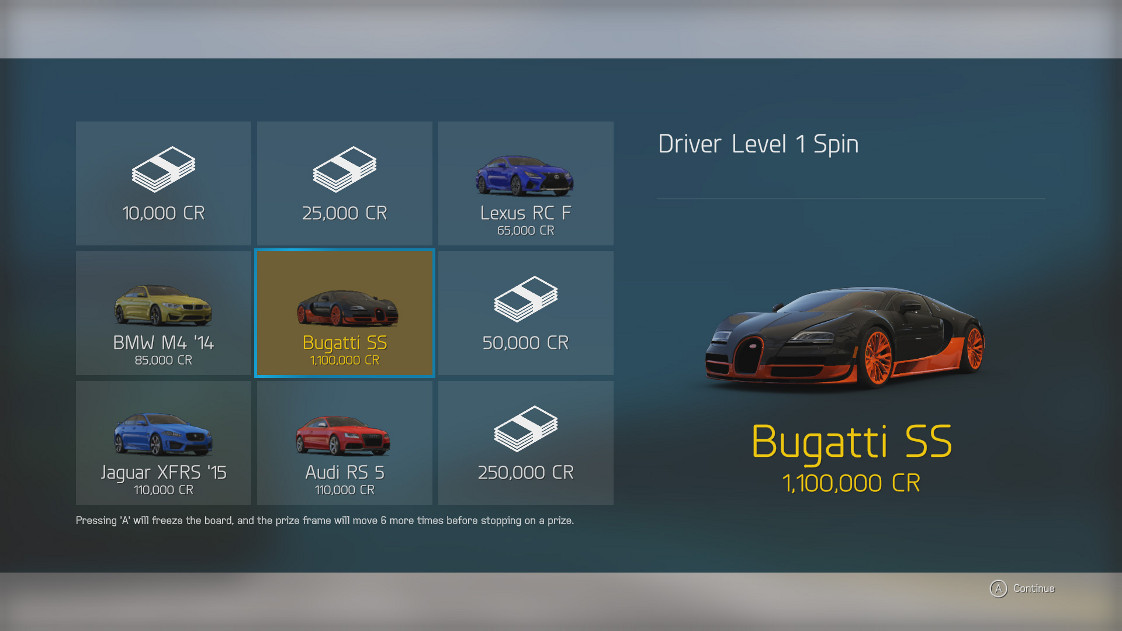Viewport: 1122px width, 631px height.
Task: Pick the Lexus RC F prize tile
Action: (x=525, y=183)
